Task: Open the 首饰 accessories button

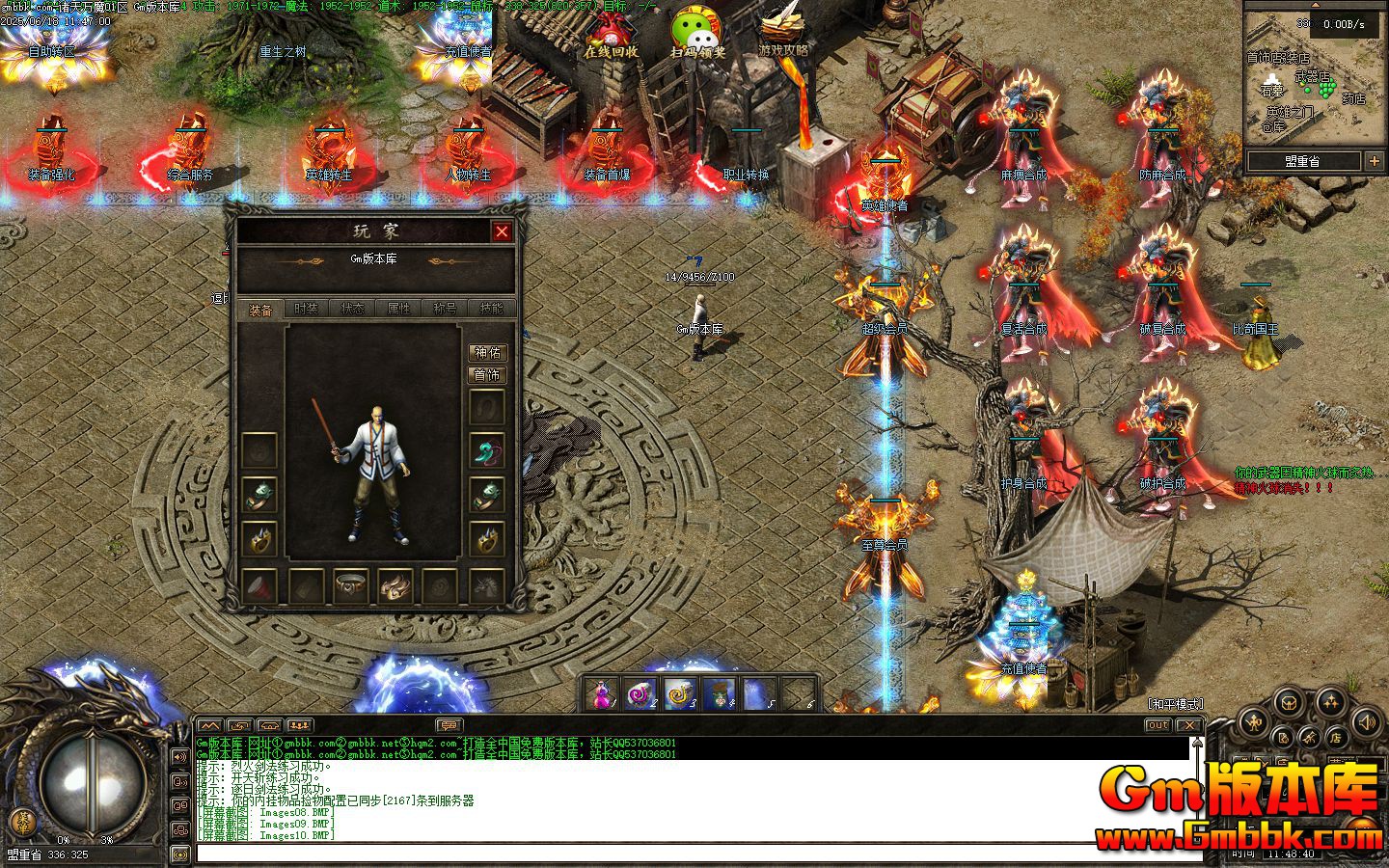Action: pyautogui.click(x=488, y=375)
